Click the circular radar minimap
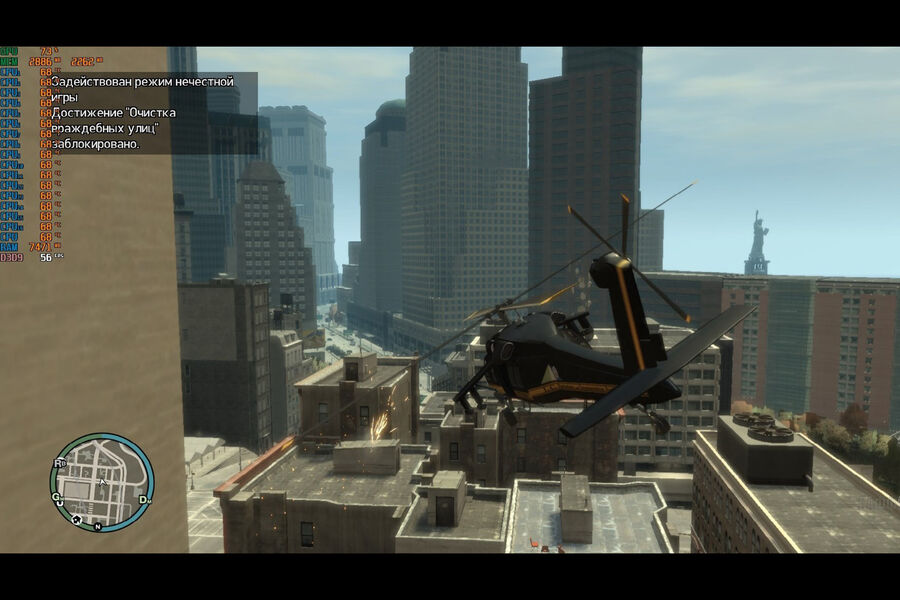Image resolution: width=900 pixels, height=600 pixels. click(101, 482)
